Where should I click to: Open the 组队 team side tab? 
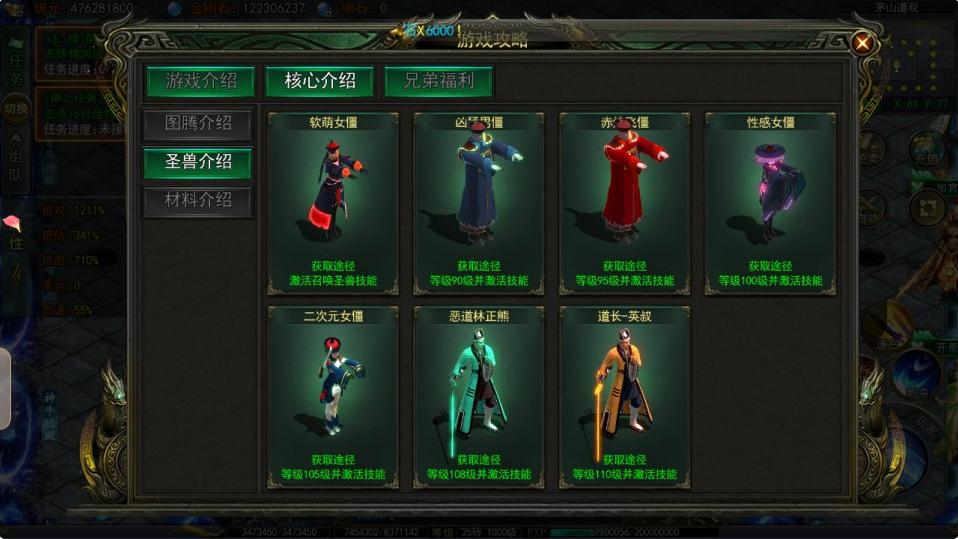16,166
